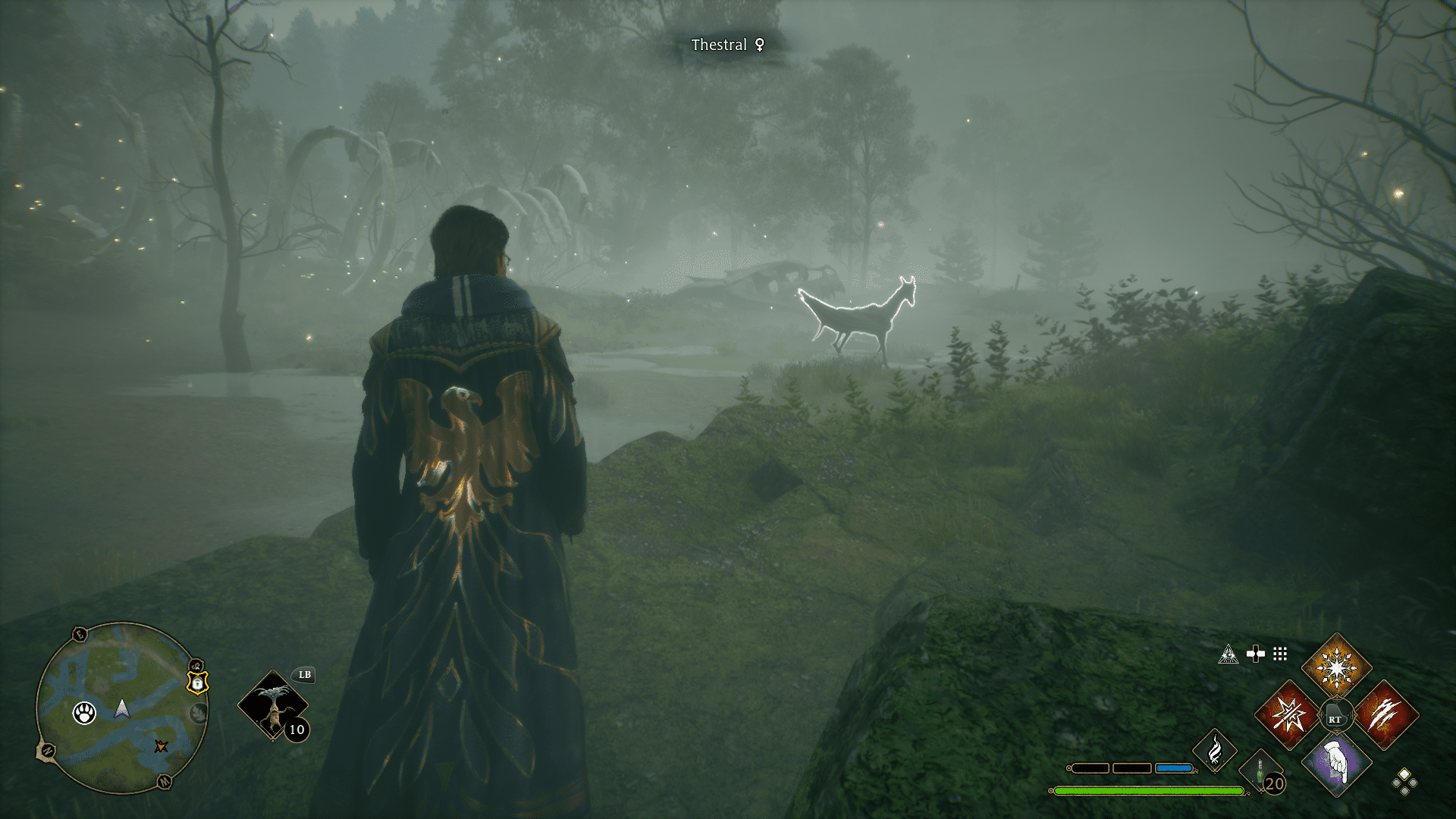Click the faded leaf icon on minimap edge
Screen dimensions: 1456x819
(199, 713)
